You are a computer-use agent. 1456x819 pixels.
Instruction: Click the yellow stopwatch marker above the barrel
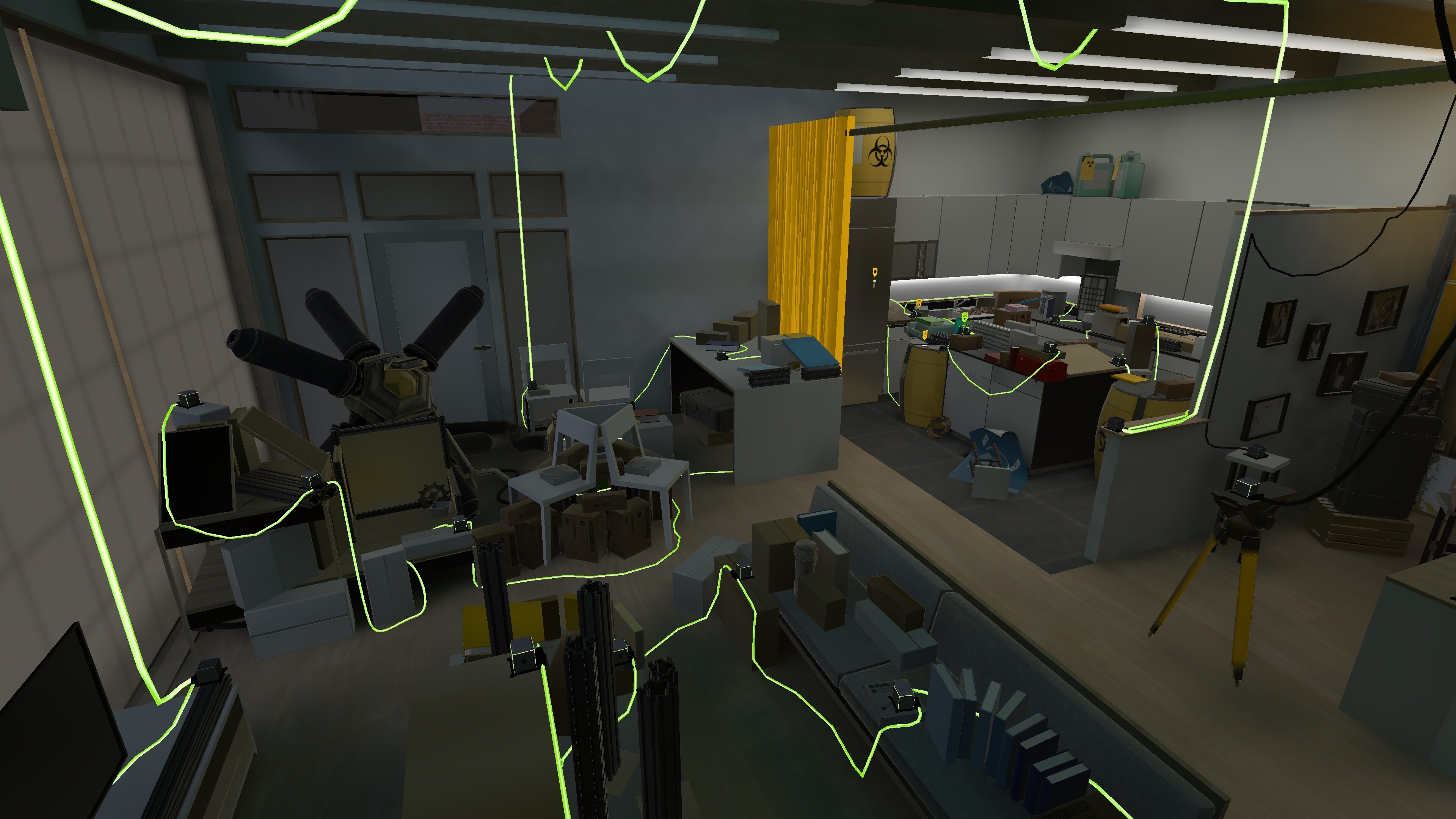coord(925,335)
